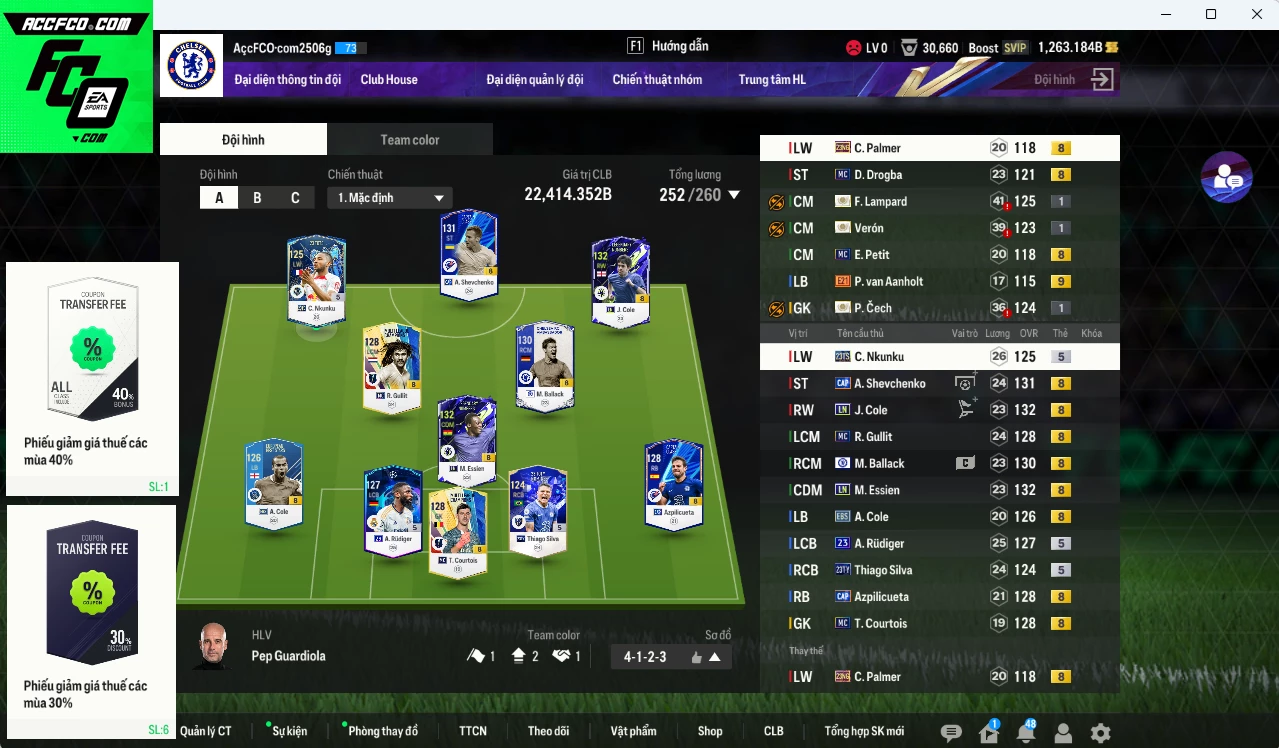Select the A. Shevchenko player card

(468, 254)
